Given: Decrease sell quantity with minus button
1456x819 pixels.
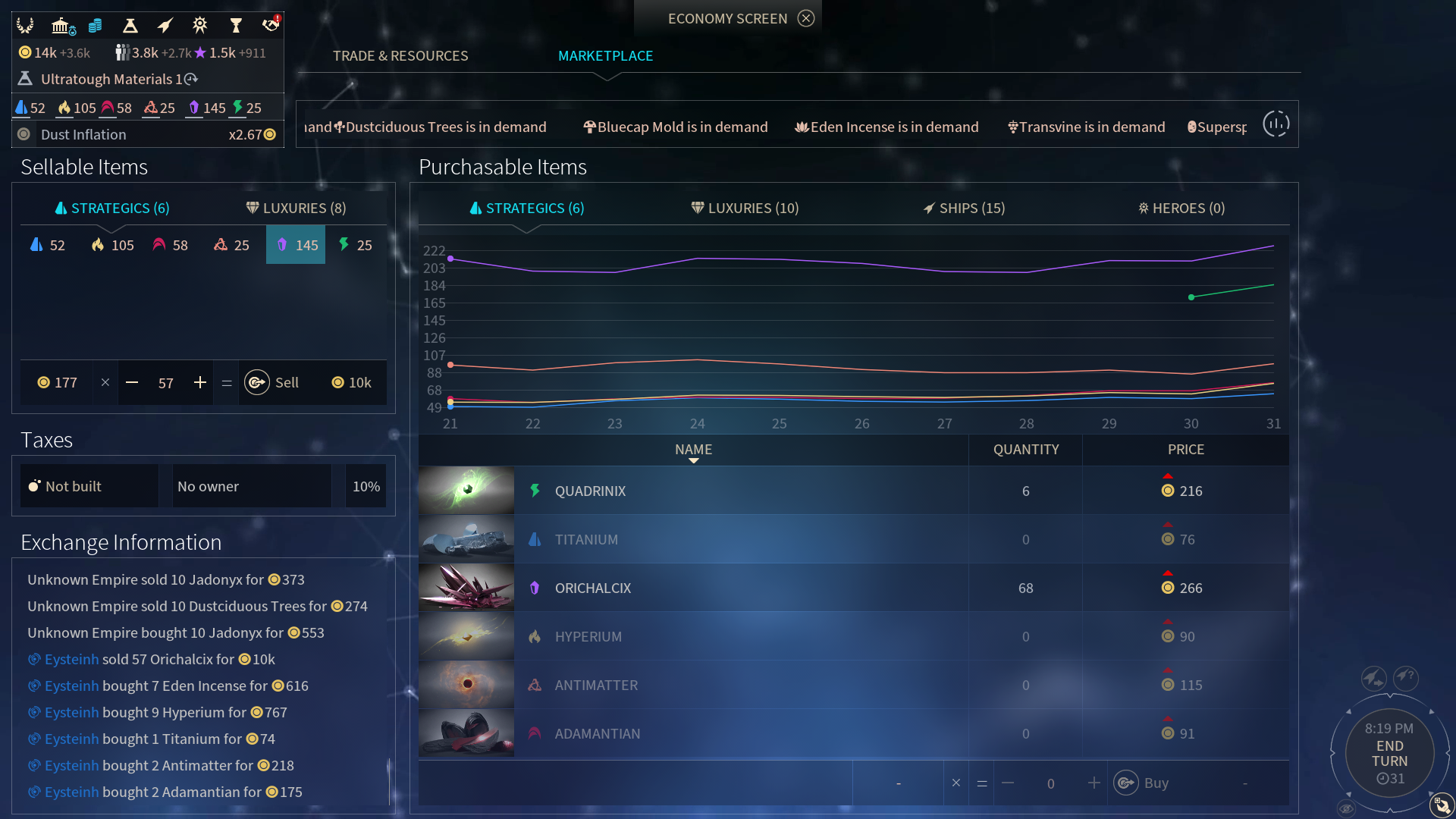Looking at the screenshot, I should click(132, 383).
